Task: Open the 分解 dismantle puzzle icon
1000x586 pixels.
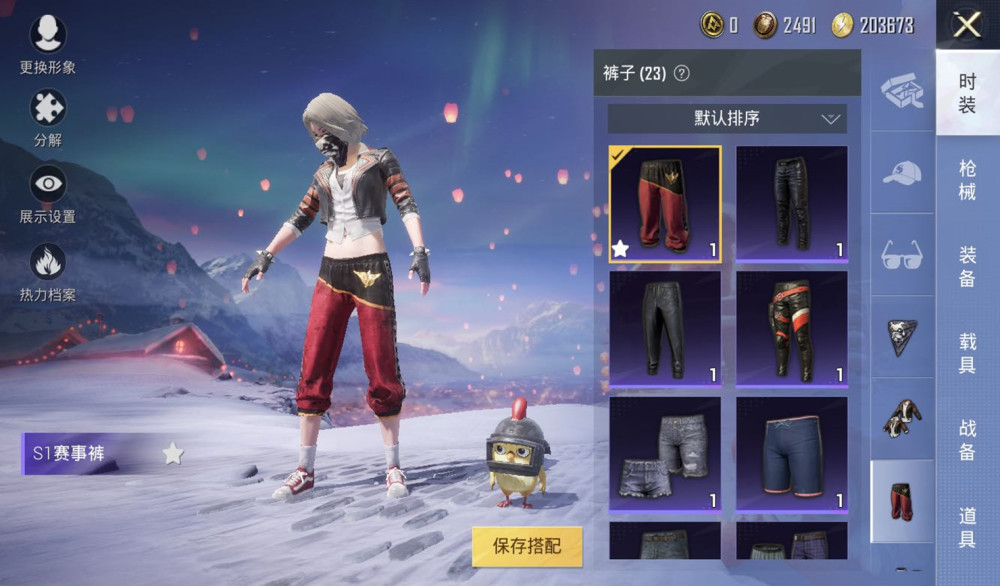Action: click(x=48, y=115)
